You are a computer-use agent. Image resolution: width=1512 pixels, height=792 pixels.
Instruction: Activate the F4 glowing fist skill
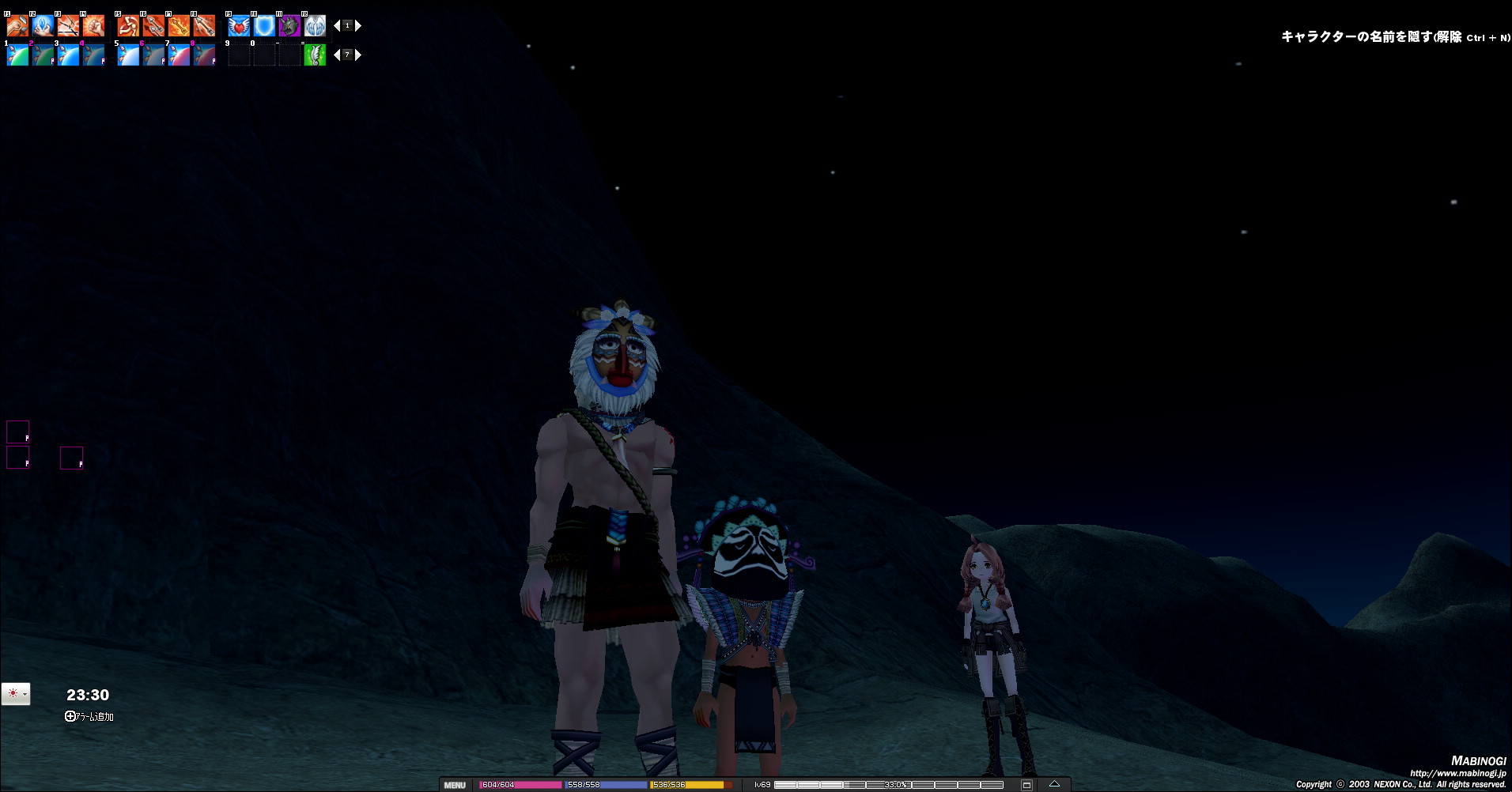(x=93, y=26)
